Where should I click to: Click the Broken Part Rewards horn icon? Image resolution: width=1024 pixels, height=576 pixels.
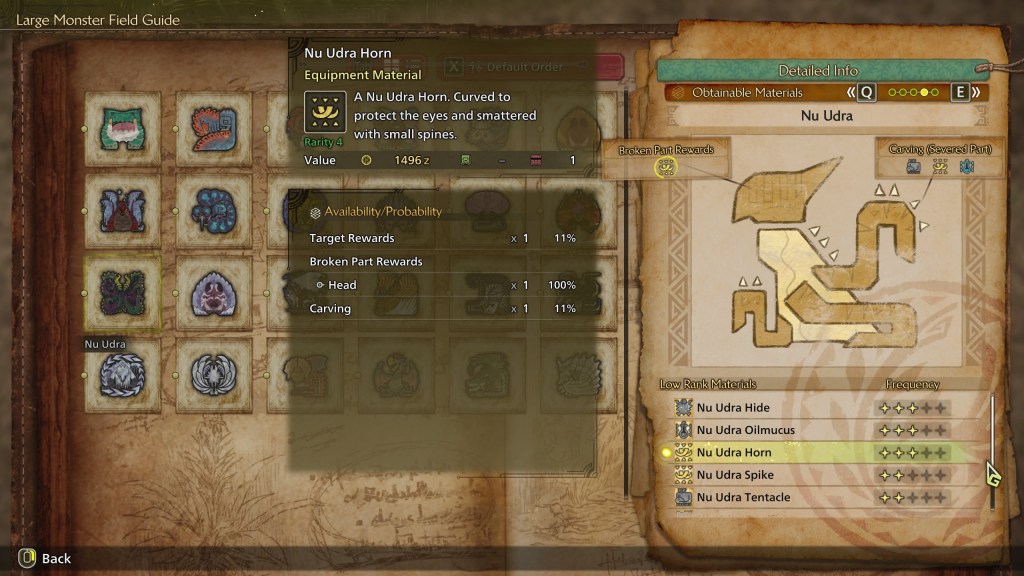pos(666,168)
